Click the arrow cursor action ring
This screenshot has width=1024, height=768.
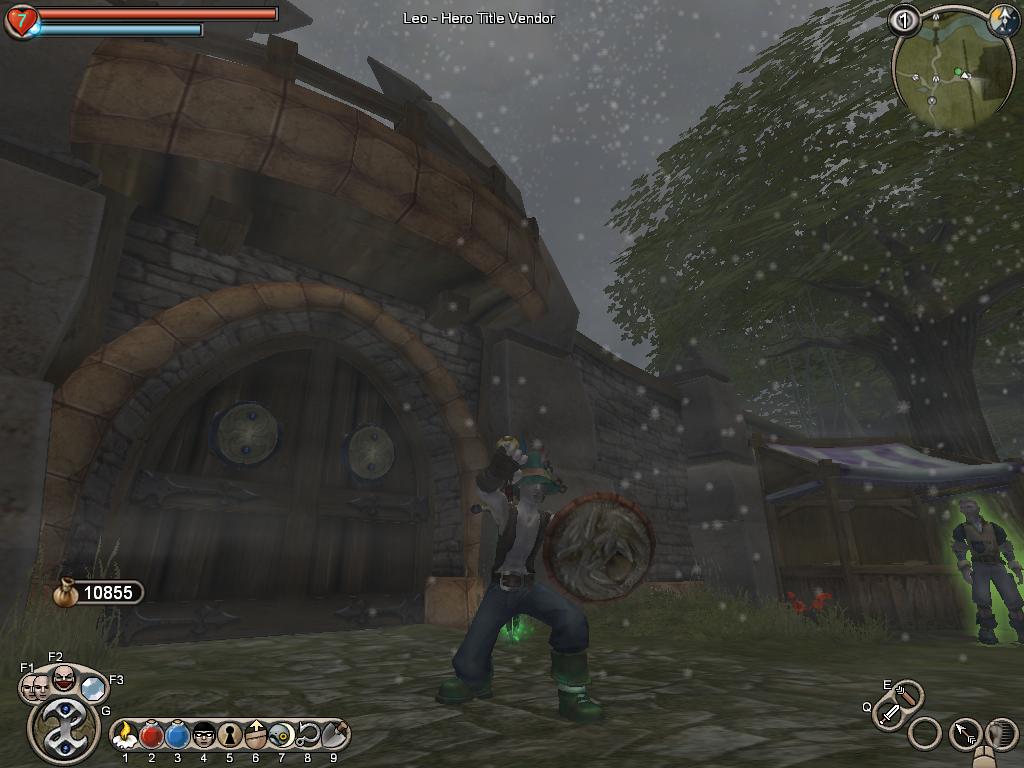click(964, 734)
